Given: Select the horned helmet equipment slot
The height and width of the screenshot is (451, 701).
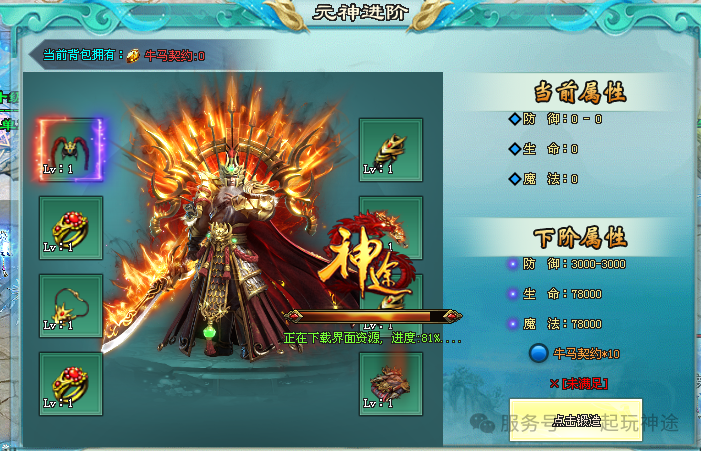Looking at the screenshot, I should [x=71, y=150].
